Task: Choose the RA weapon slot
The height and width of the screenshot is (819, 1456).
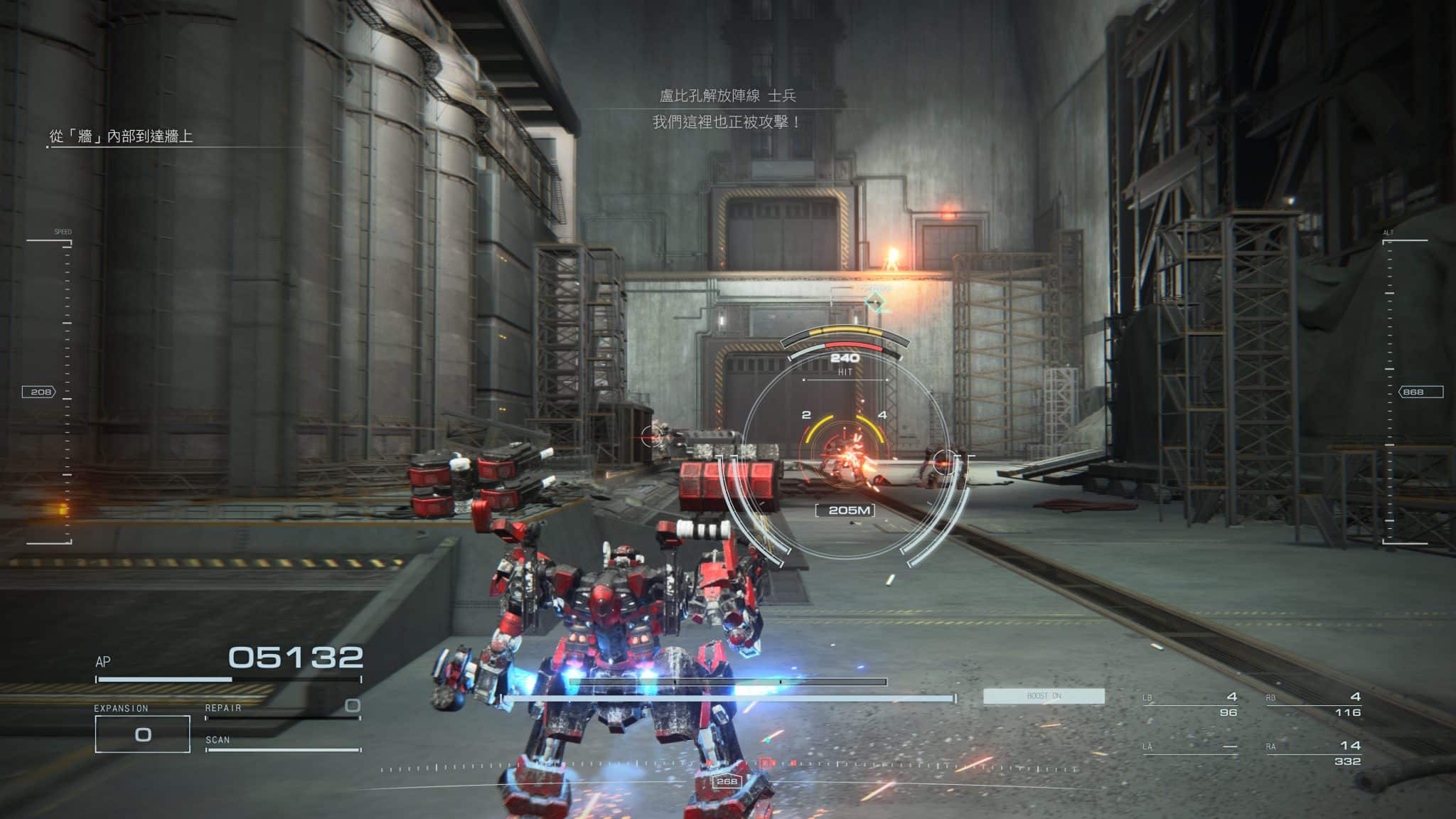Action: pos(1313,752)
